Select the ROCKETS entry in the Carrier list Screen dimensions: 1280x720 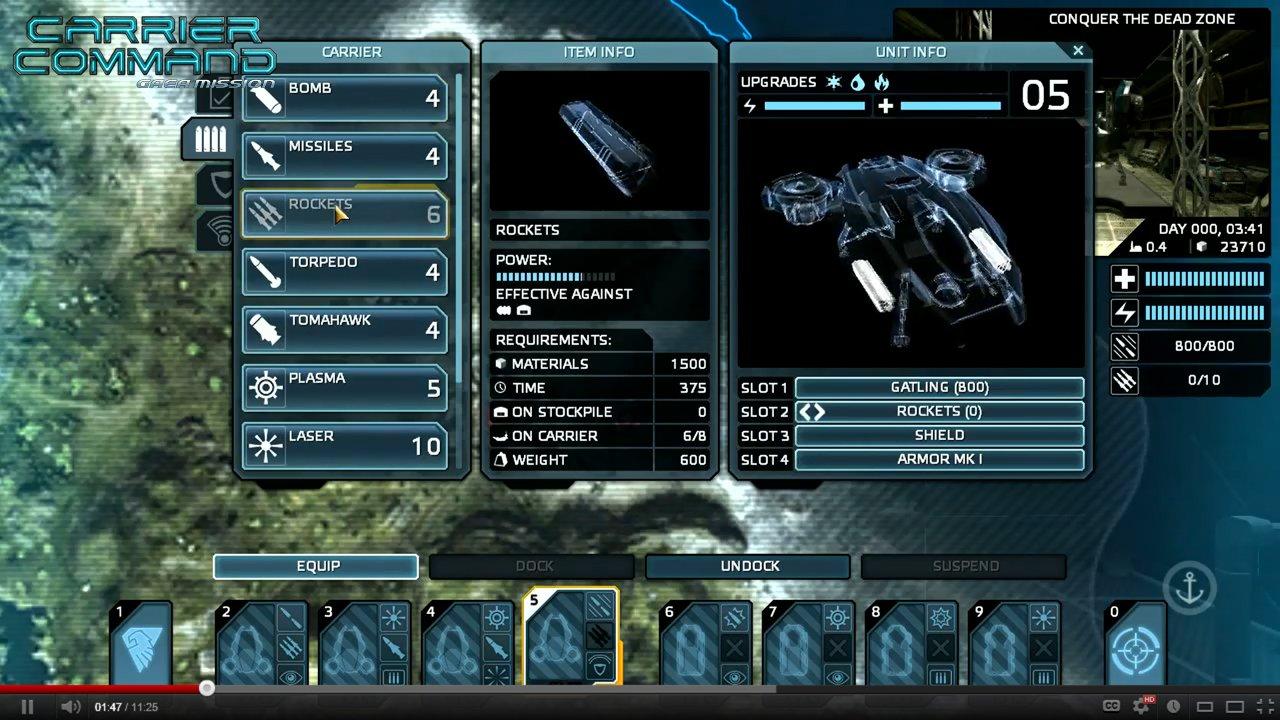click(344, 213)
